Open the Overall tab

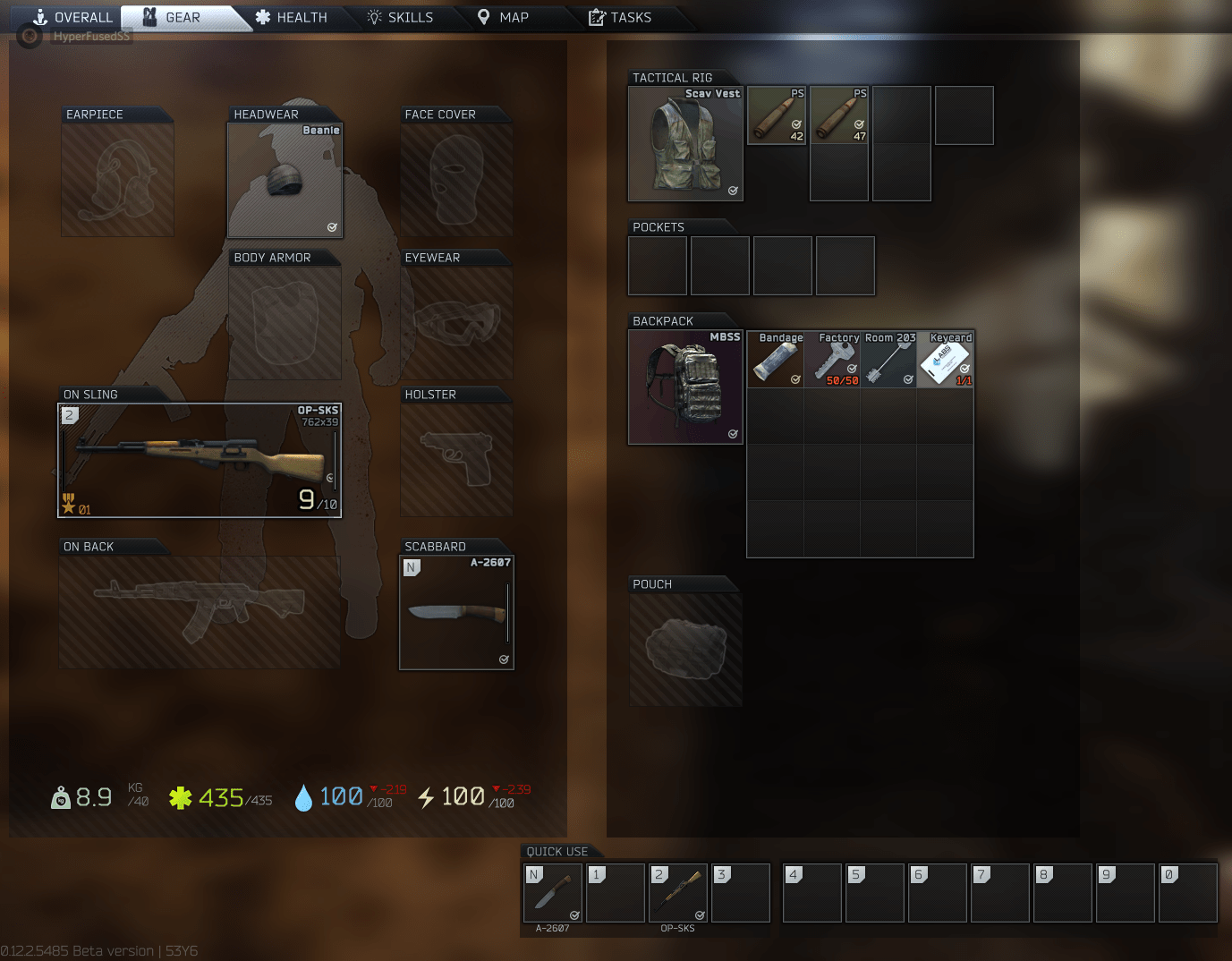coord(74,17)
